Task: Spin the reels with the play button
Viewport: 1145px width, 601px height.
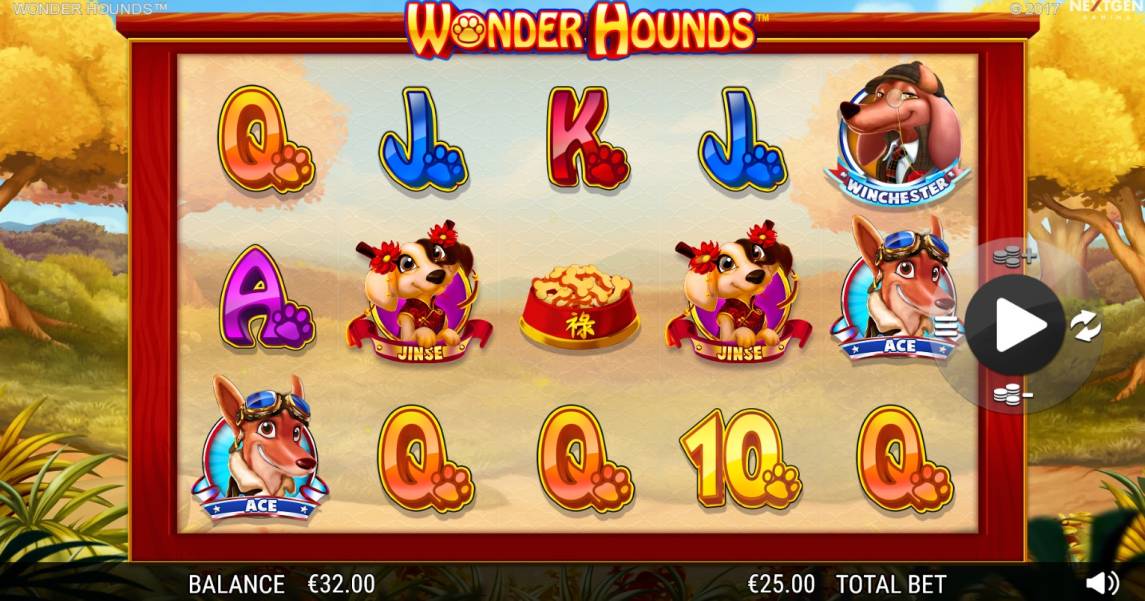Action: 1015,325
